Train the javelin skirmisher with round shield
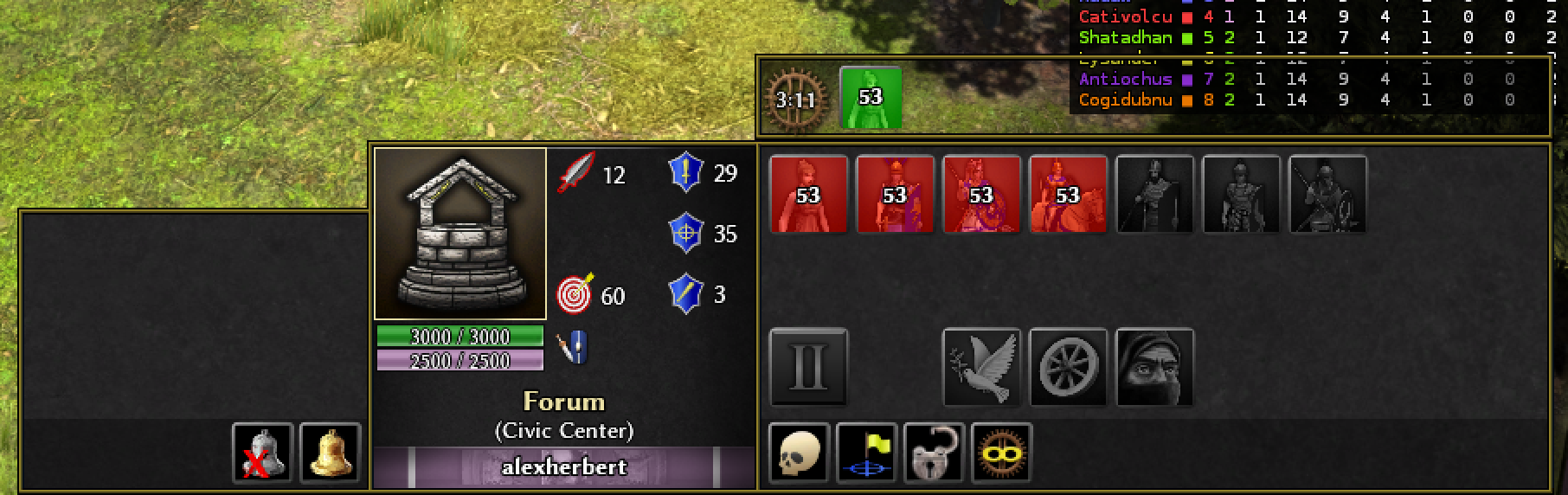 click(981, 195)
